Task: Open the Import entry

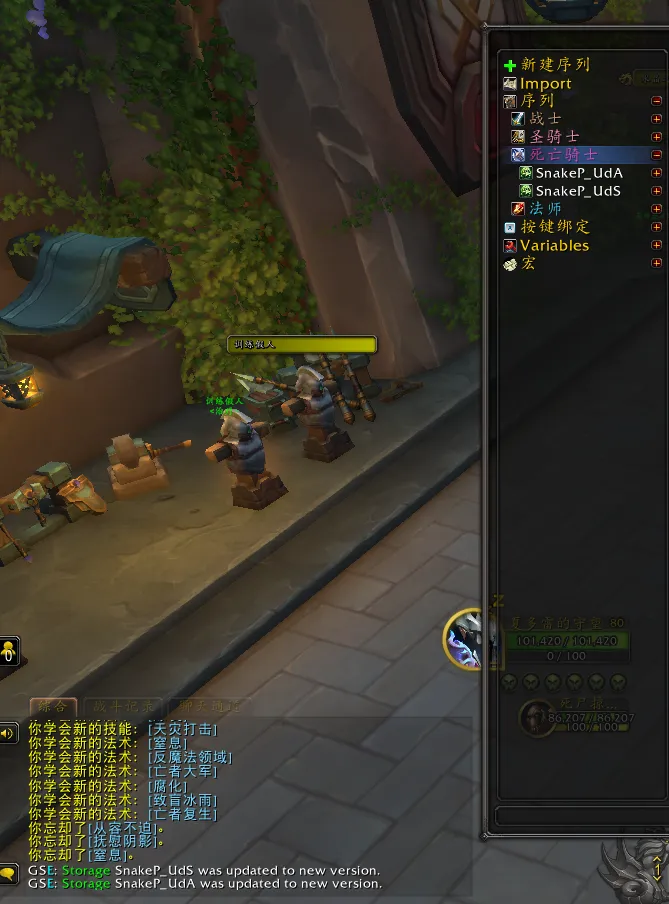Action: [x=545, y=84]
